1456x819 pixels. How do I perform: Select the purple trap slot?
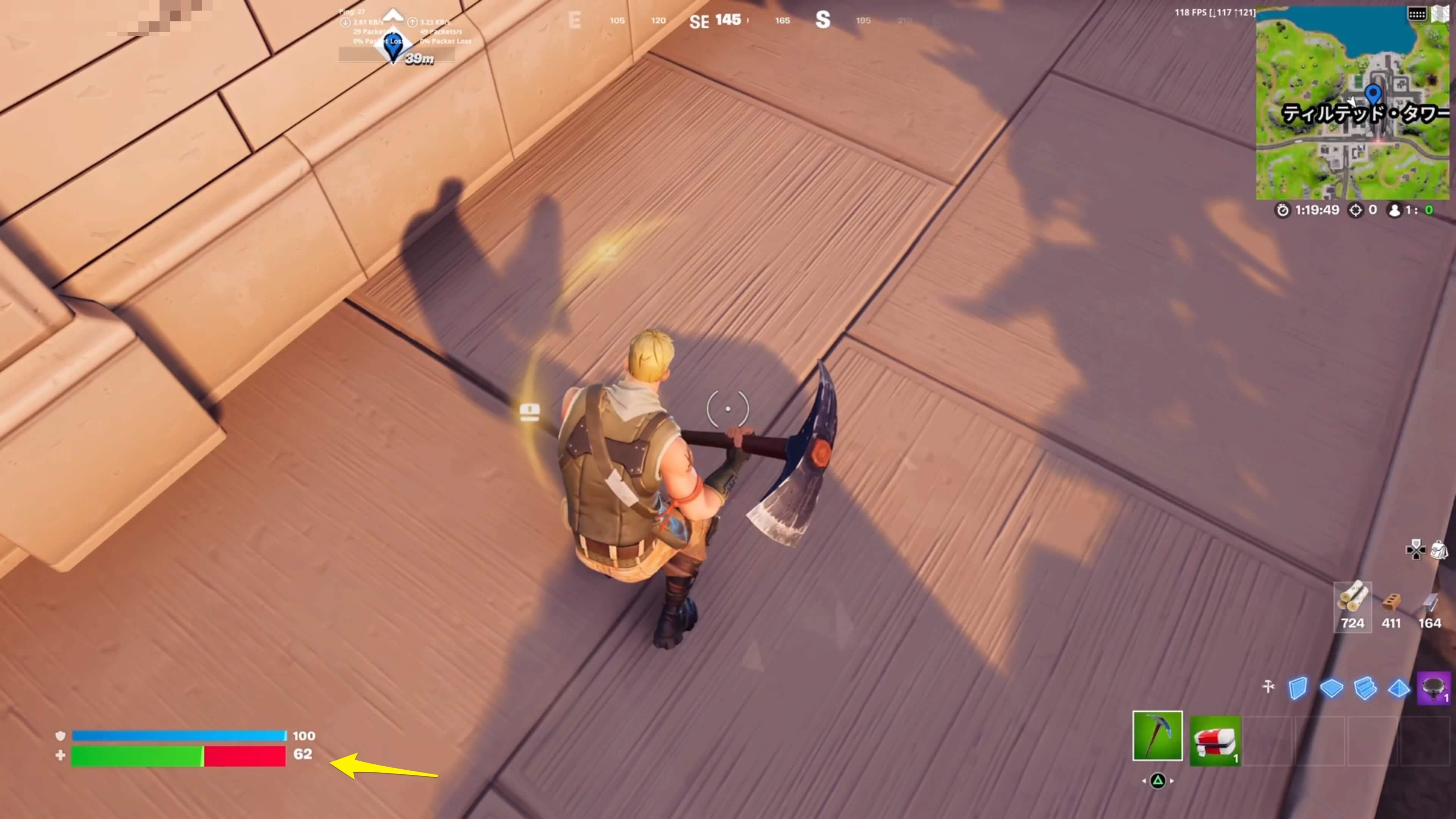click(x=1433, y=688)
